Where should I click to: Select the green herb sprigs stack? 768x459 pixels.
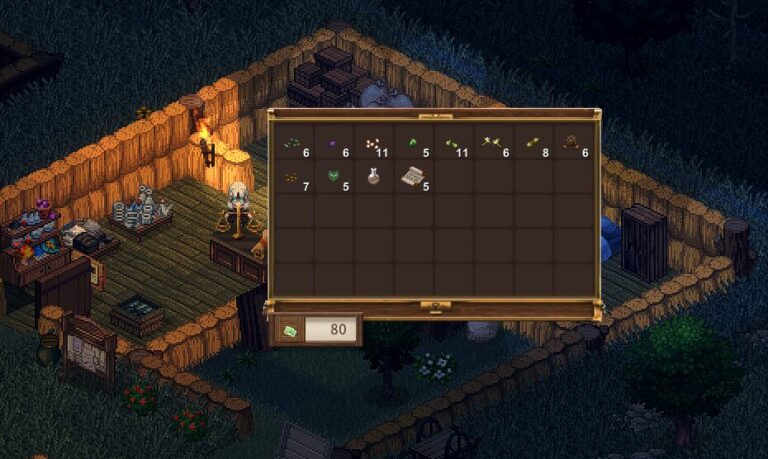[293, 144]
